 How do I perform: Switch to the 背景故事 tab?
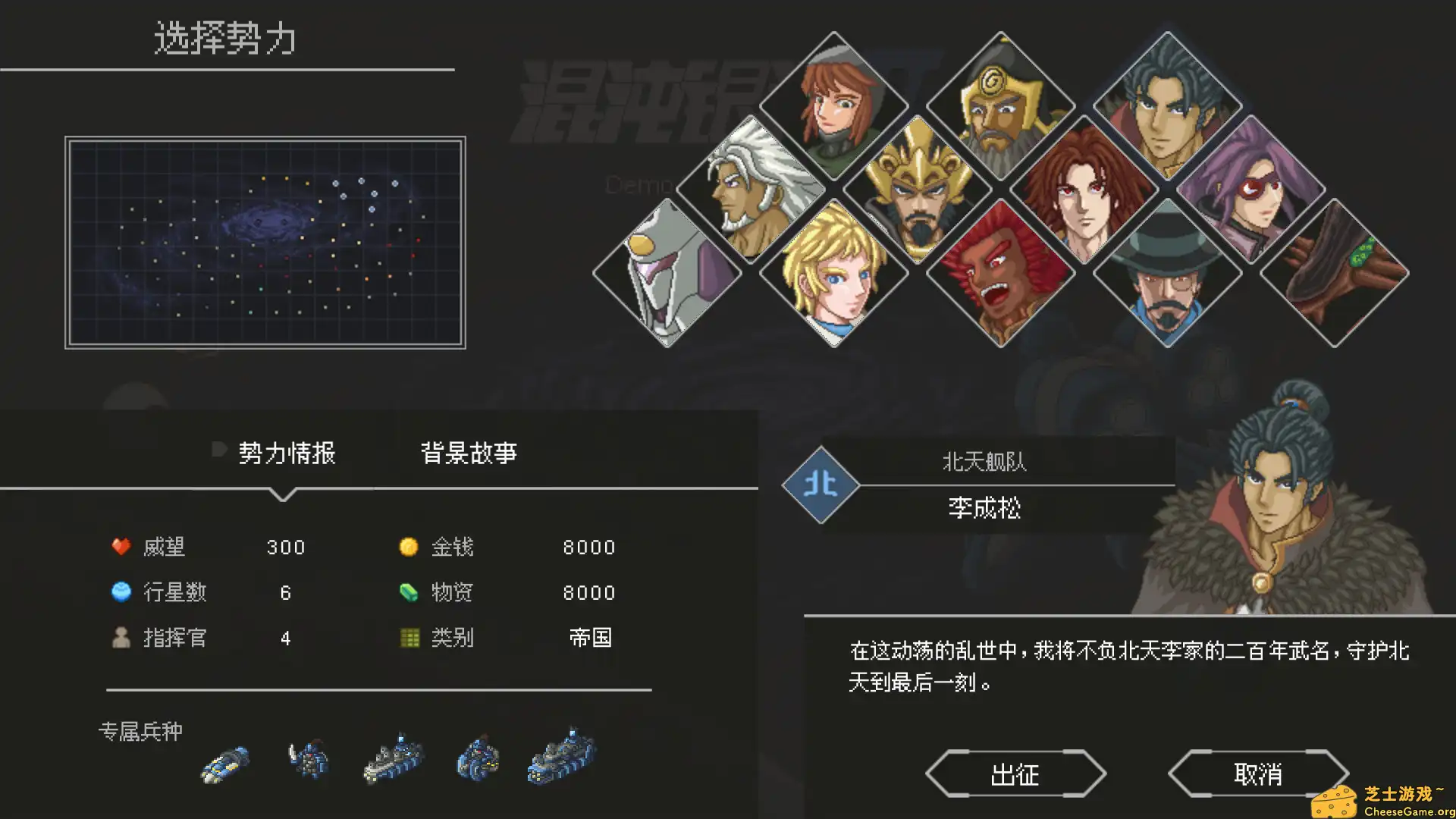click(468, 453)
